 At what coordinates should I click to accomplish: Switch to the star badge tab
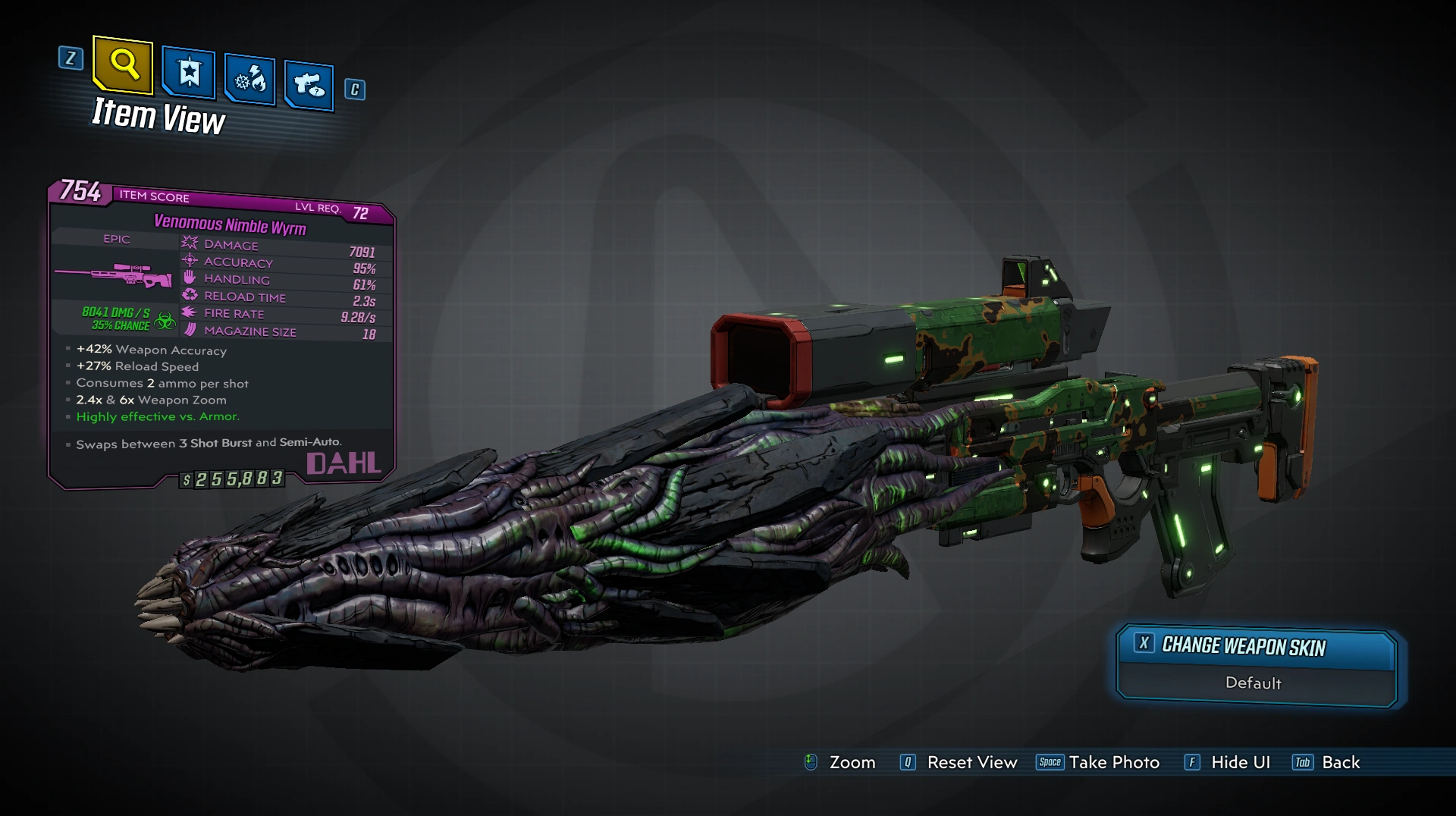(189, 74)
